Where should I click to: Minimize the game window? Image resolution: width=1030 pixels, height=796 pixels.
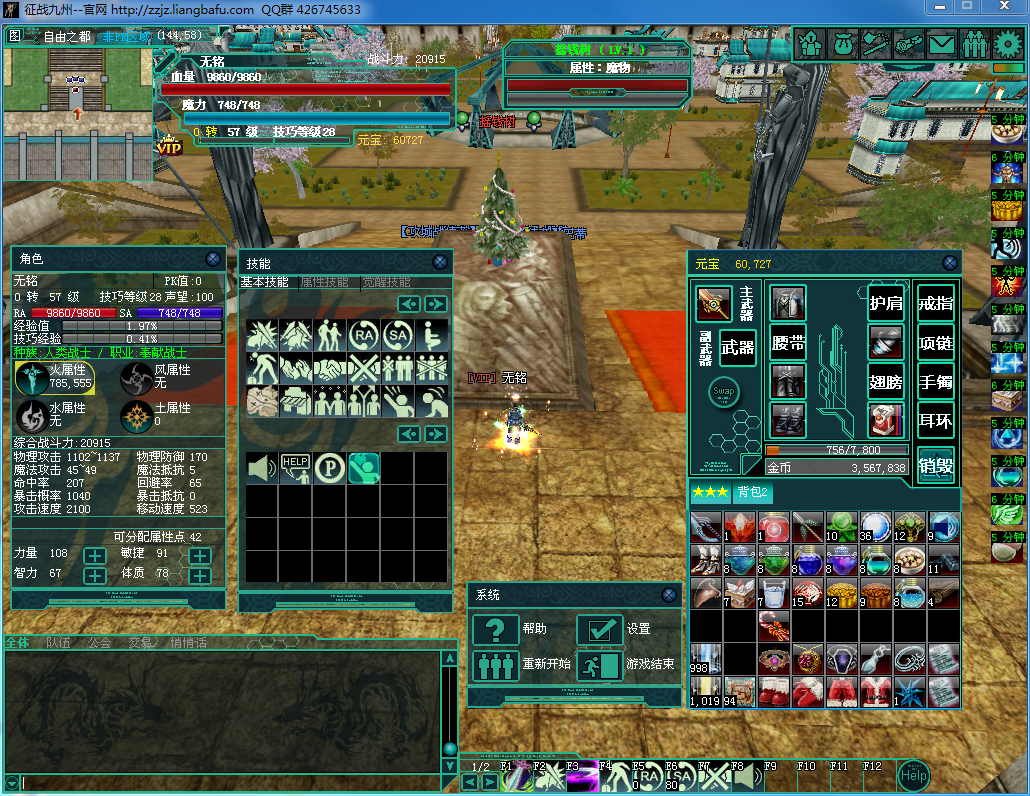click(x=937, y=8)
